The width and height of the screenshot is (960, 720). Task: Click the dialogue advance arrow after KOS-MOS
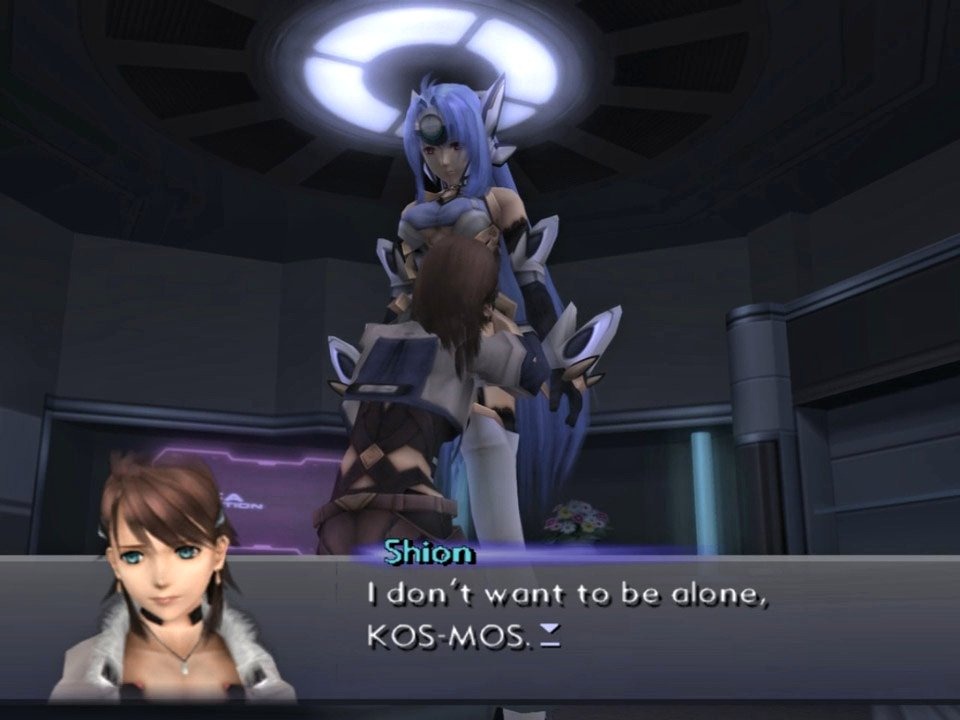point(550,638)
